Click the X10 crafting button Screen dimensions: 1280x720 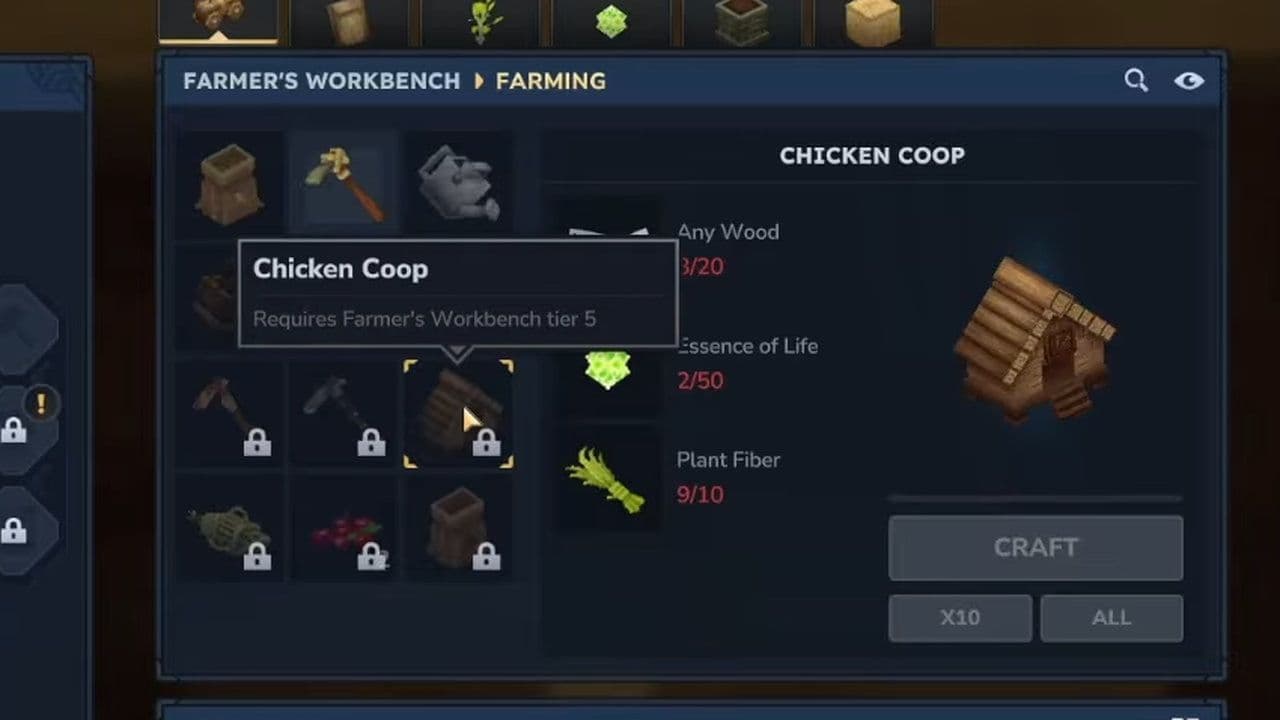click(x=960, y=617)
